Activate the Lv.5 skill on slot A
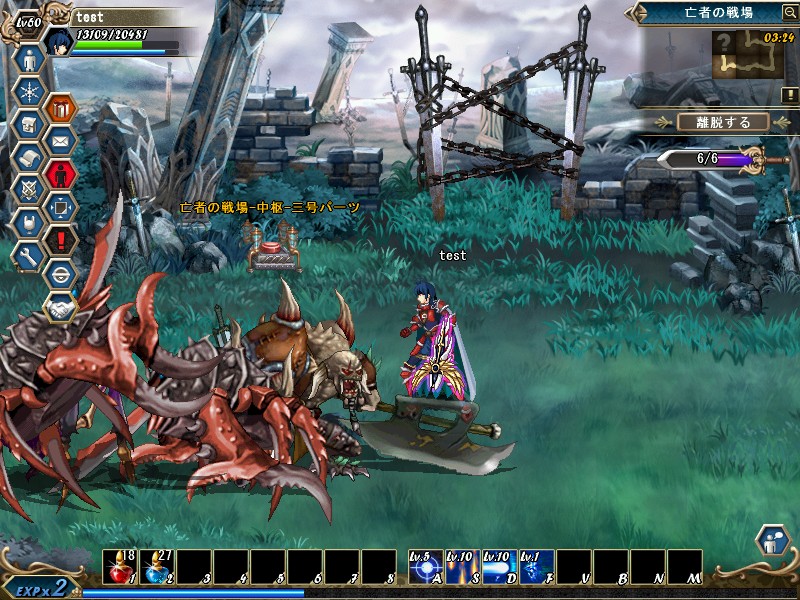This screenshot has width=800, height=600. coord(425,566)
